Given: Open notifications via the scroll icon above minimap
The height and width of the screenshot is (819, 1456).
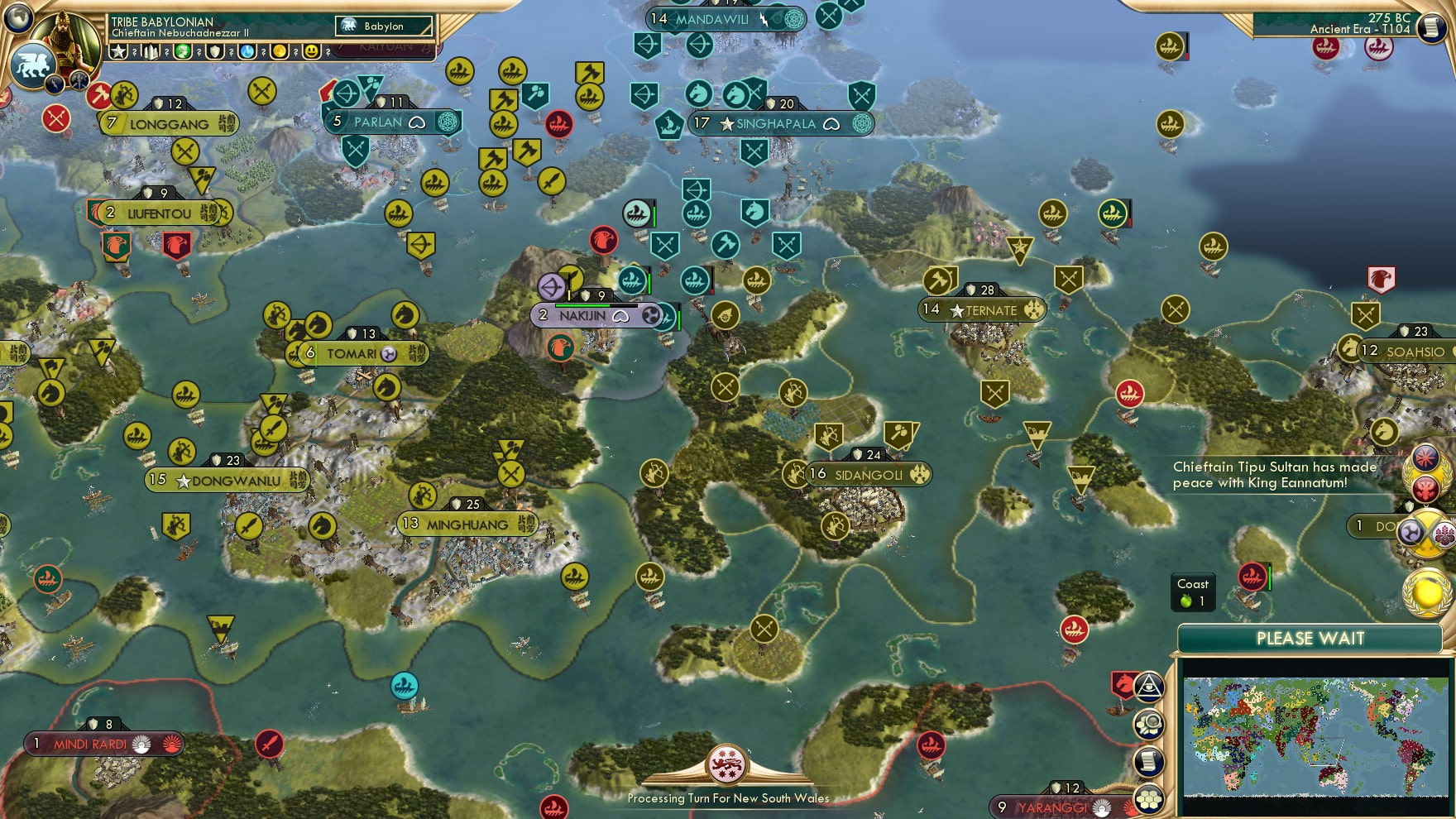Looking at the screenshot, I should click(x=1150, y=758).
